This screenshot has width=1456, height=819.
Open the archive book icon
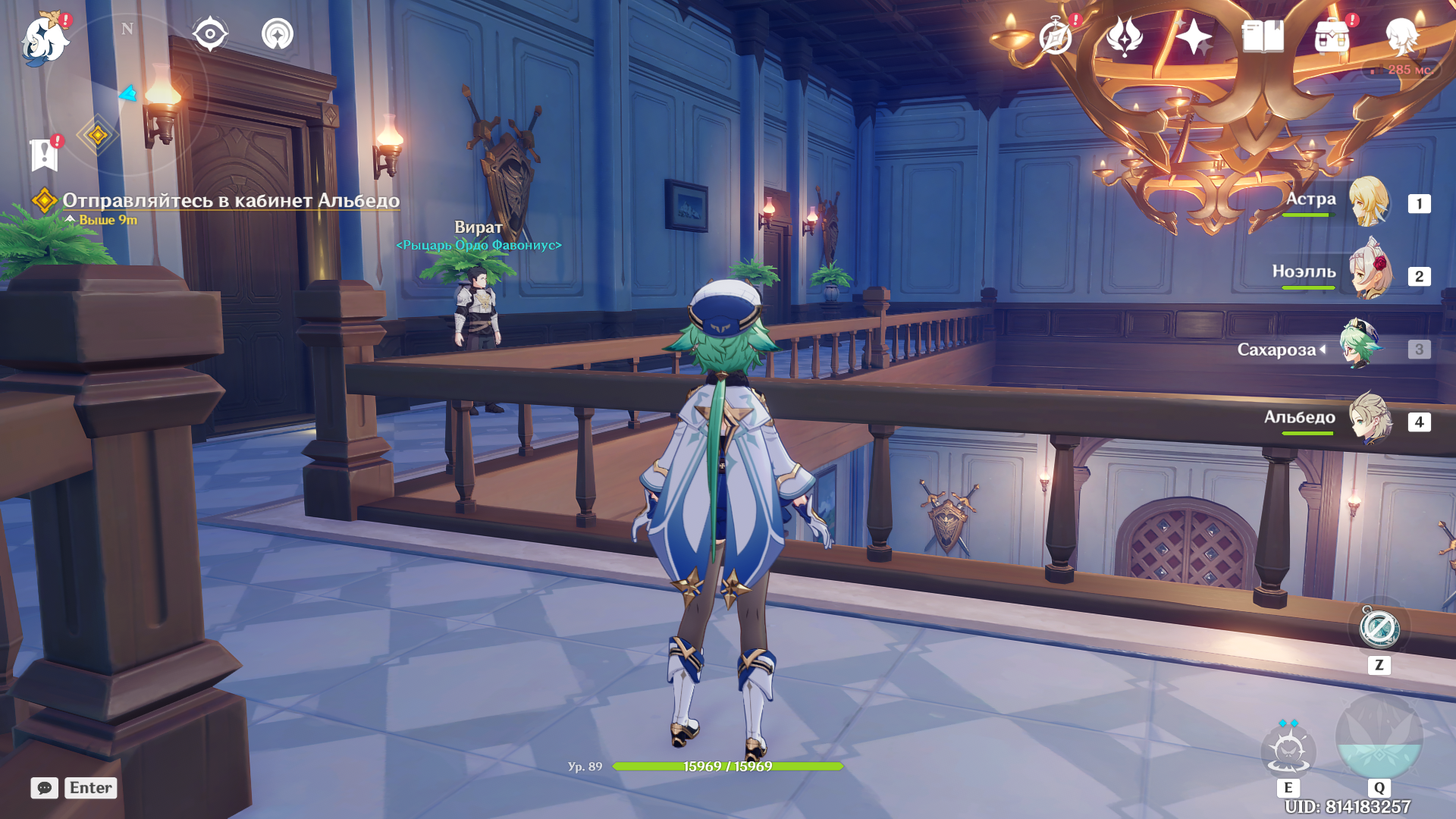pos(1263,36)
